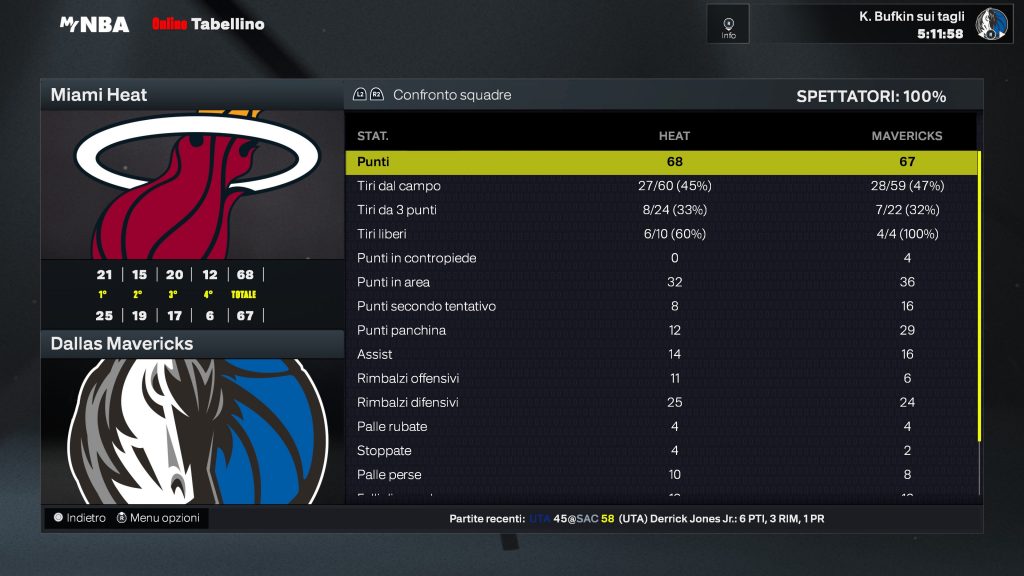The image size is (1024, 576).
Task: Open the Menu opzioni
Action: pyautogui.click(x=158, y=518)
